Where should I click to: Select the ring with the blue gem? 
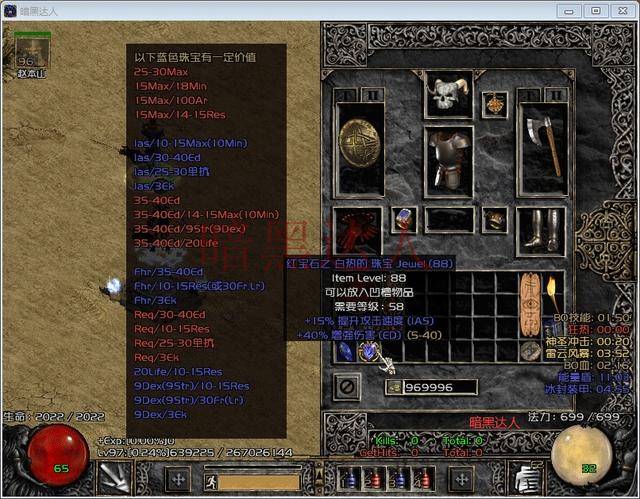(x=404, y=220)
